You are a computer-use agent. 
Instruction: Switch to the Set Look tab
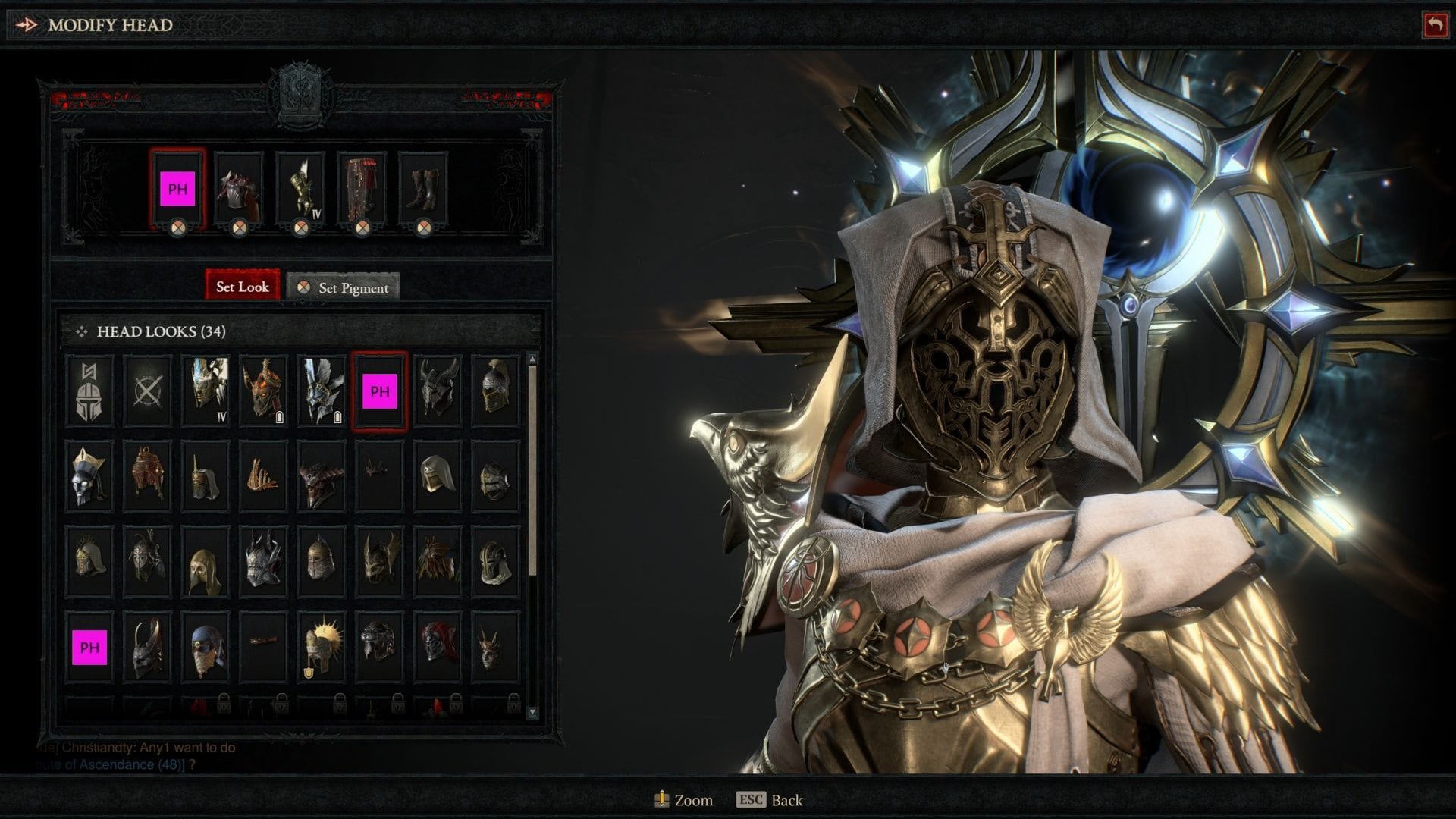click(243, 287)
